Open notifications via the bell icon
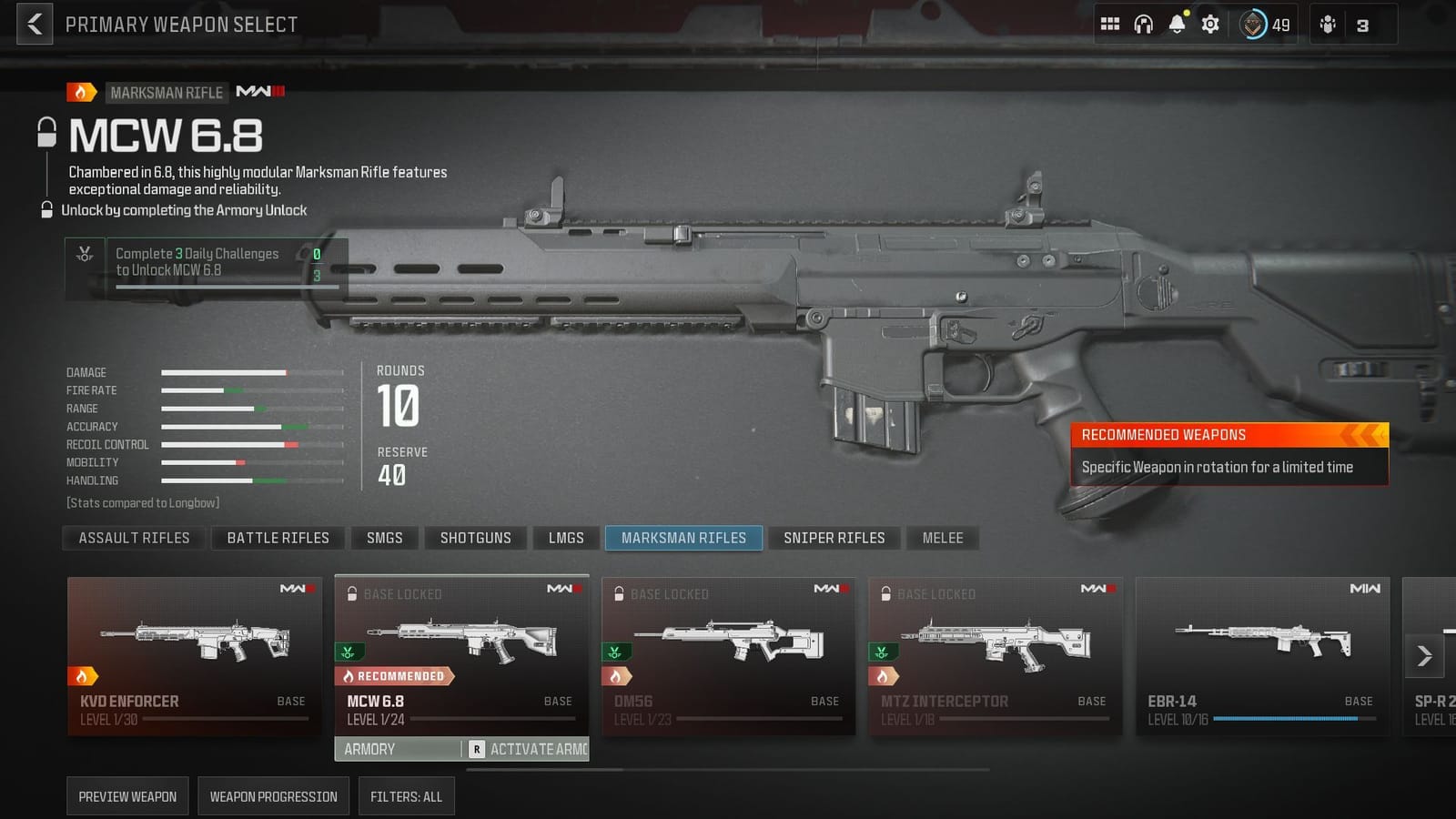Viewport: 1456px width, 819px height. 1178,24
